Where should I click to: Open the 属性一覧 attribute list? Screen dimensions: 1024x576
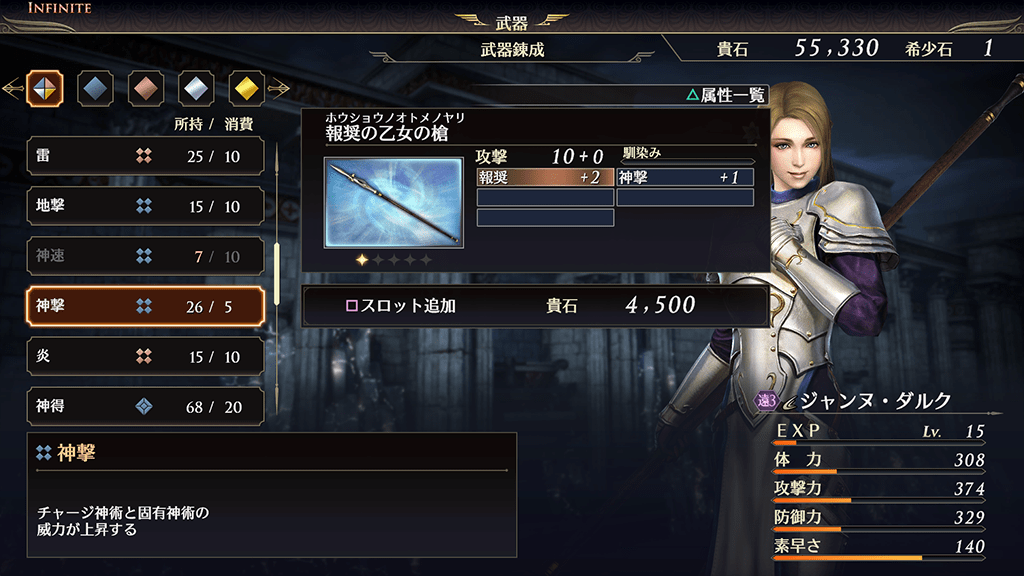point(725,95)
